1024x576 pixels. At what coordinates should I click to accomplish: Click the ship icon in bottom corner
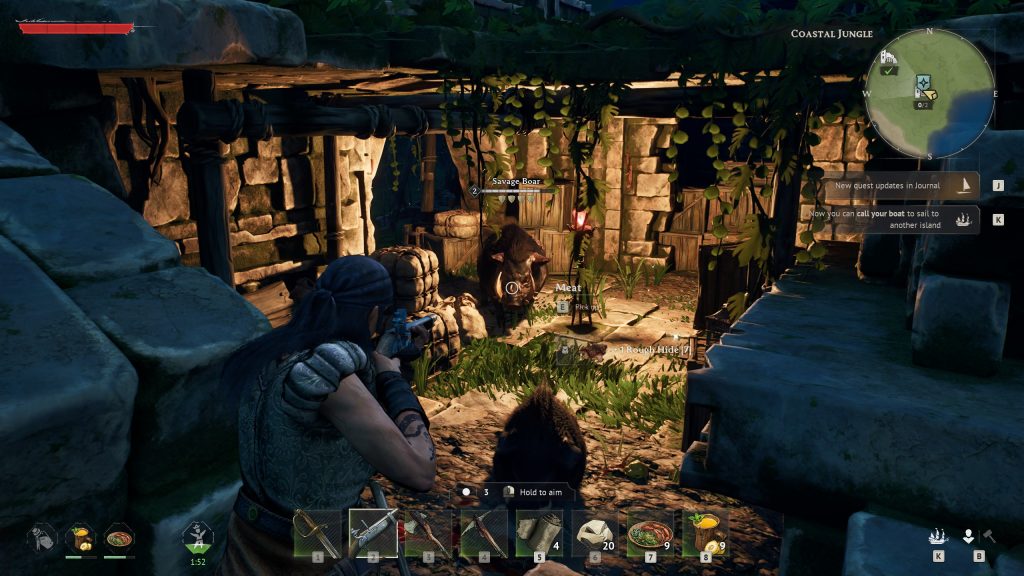938,535
